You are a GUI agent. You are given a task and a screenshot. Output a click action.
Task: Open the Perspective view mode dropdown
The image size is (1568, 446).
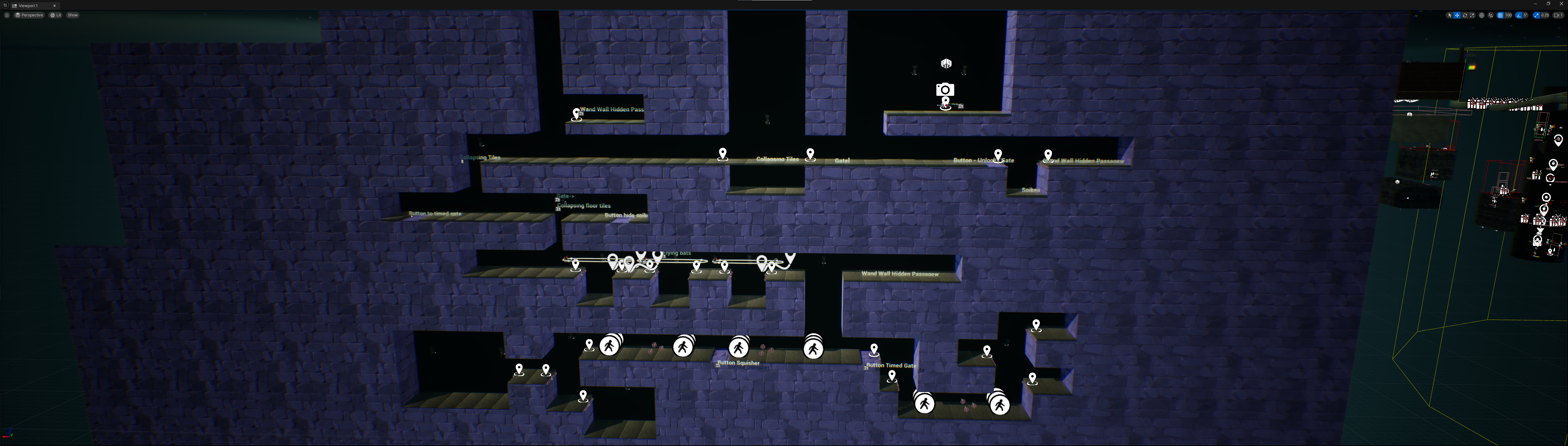coord(30,15)
